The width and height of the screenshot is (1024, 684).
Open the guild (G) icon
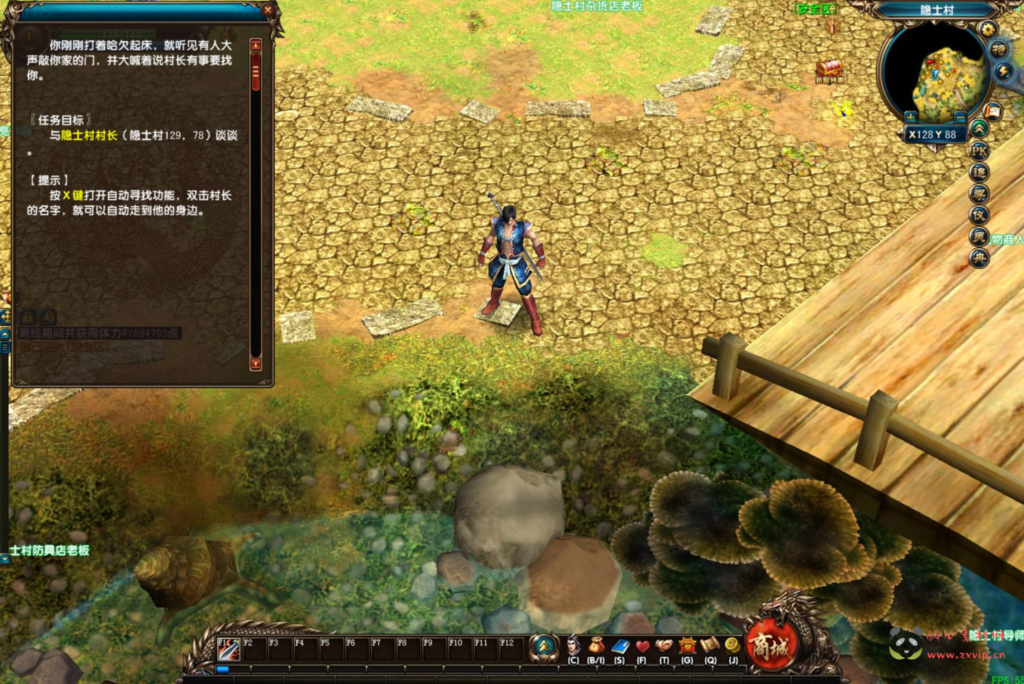click(687, 646)
